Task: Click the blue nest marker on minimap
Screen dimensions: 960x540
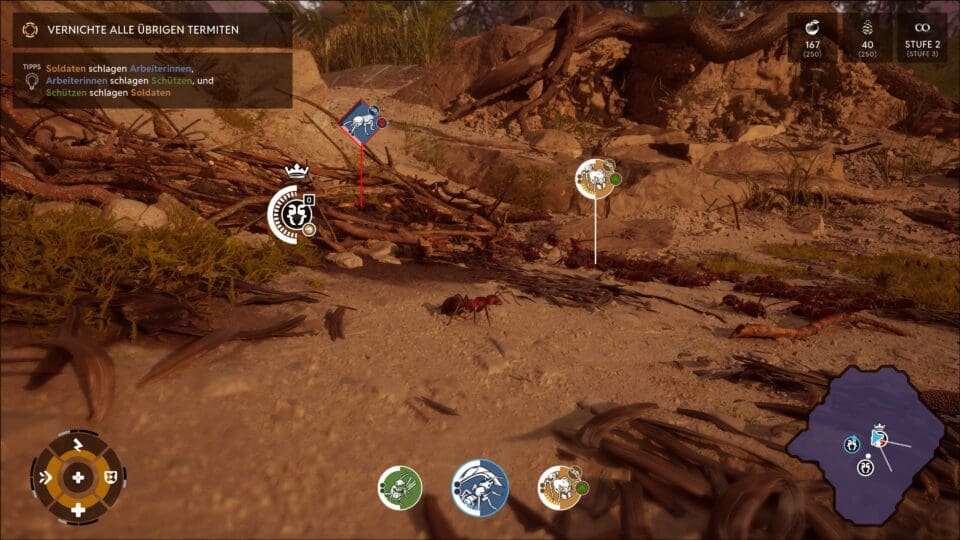Action: coord(852,444)
